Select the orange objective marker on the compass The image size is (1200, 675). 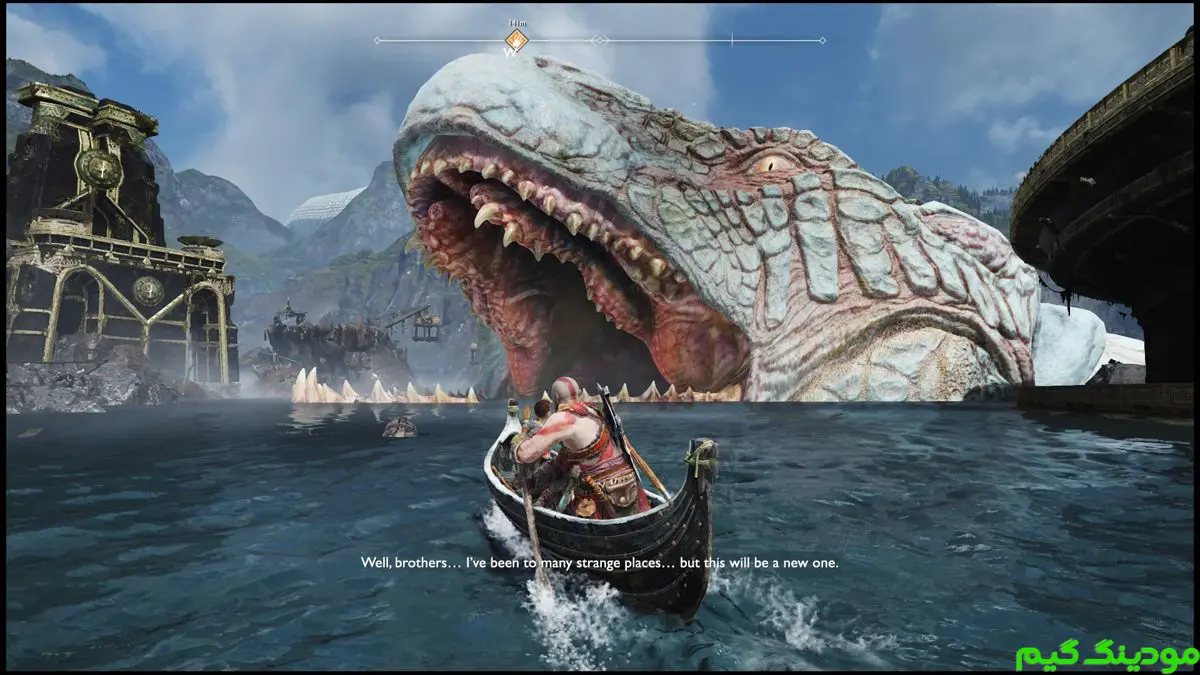coord(516,41)
